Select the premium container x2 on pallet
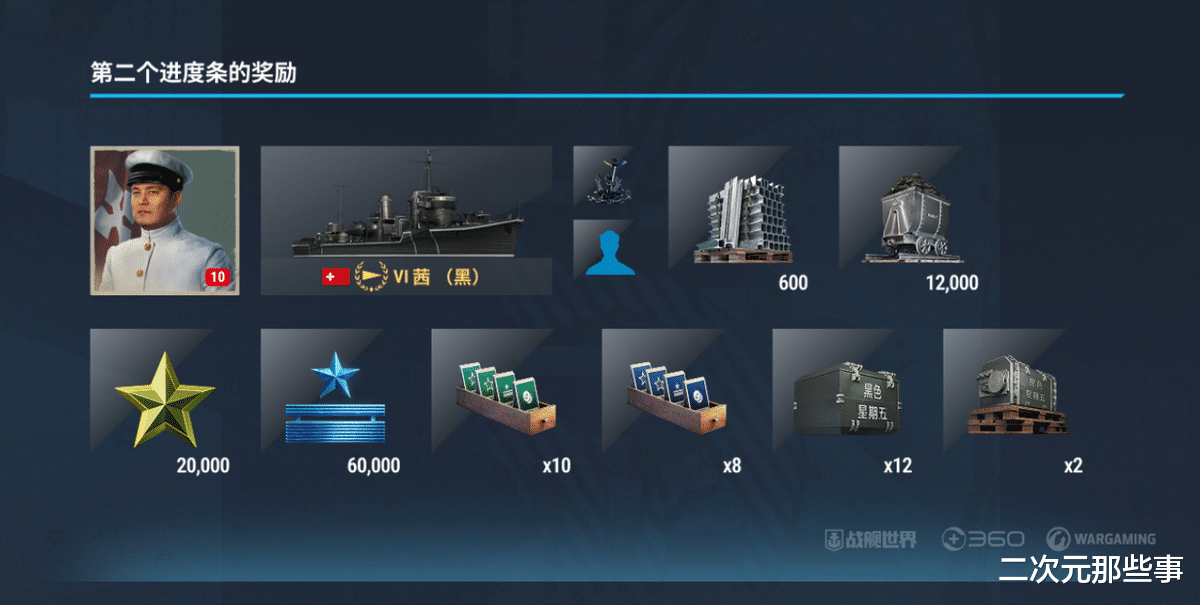The image size is (1200, 605). point(1016,402)
